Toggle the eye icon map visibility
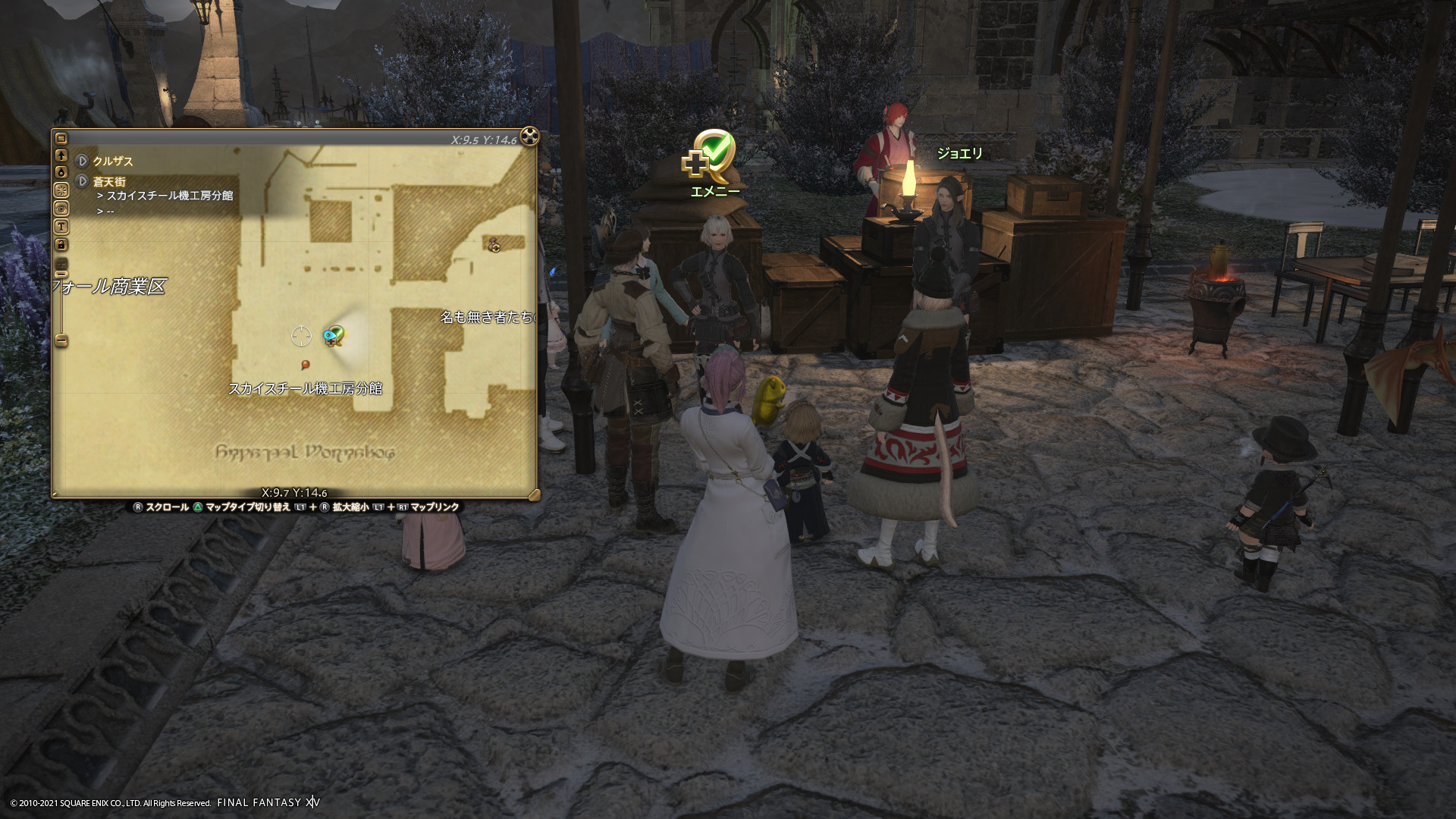The width and height of the screenshot is (1456, 819). tap(61, 209)
